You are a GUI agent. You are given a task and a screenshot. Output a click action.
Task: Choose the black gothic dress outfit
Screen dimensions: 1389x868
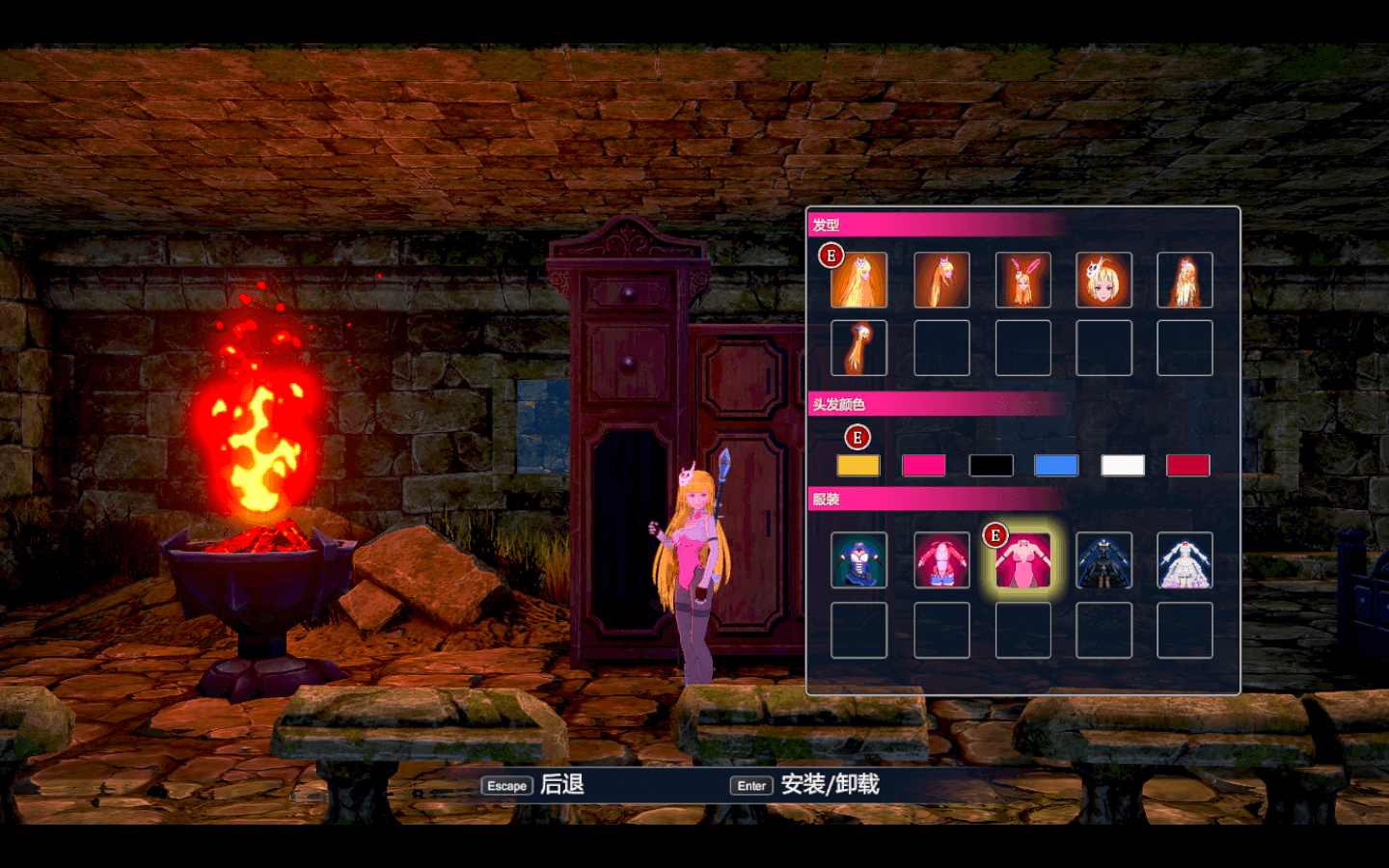1103,561
